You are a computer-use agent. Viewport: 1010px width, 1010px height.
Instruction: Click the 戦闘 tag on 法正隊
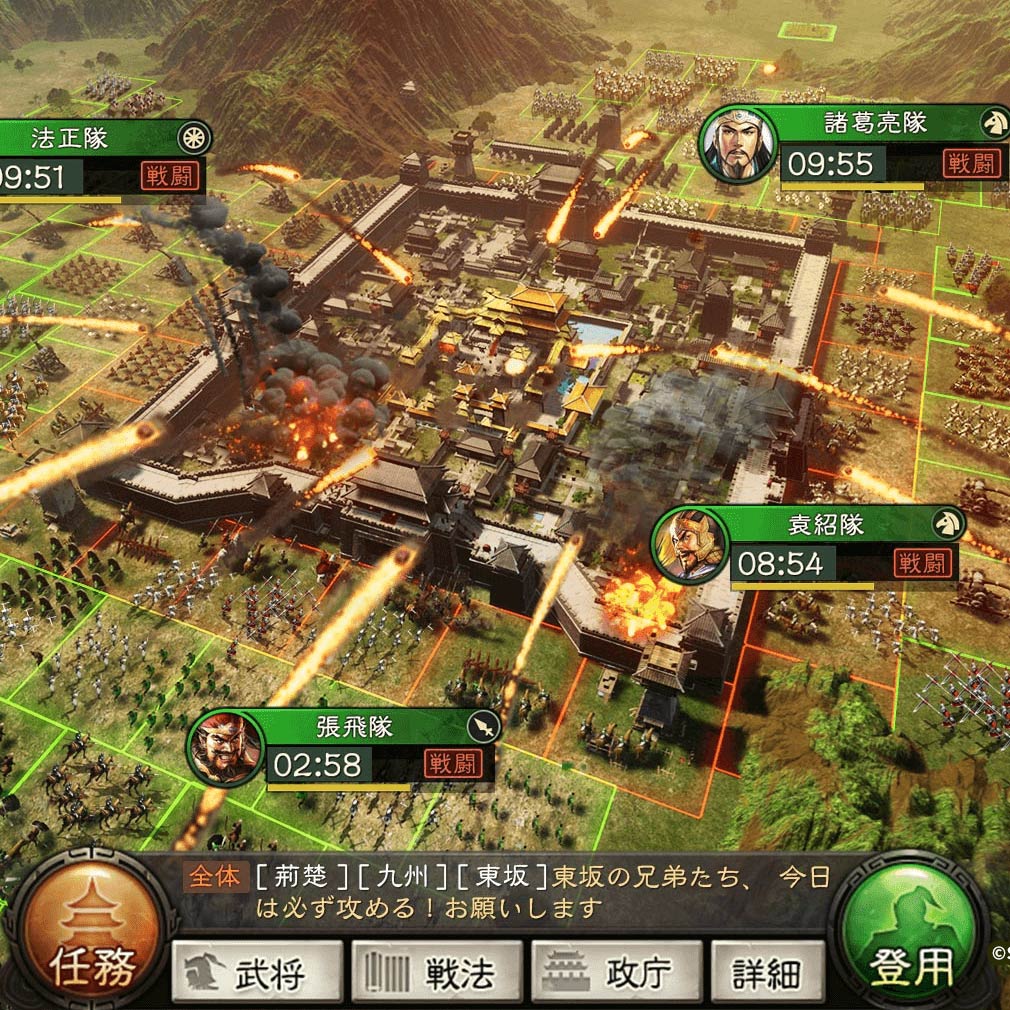click(170, 177)
